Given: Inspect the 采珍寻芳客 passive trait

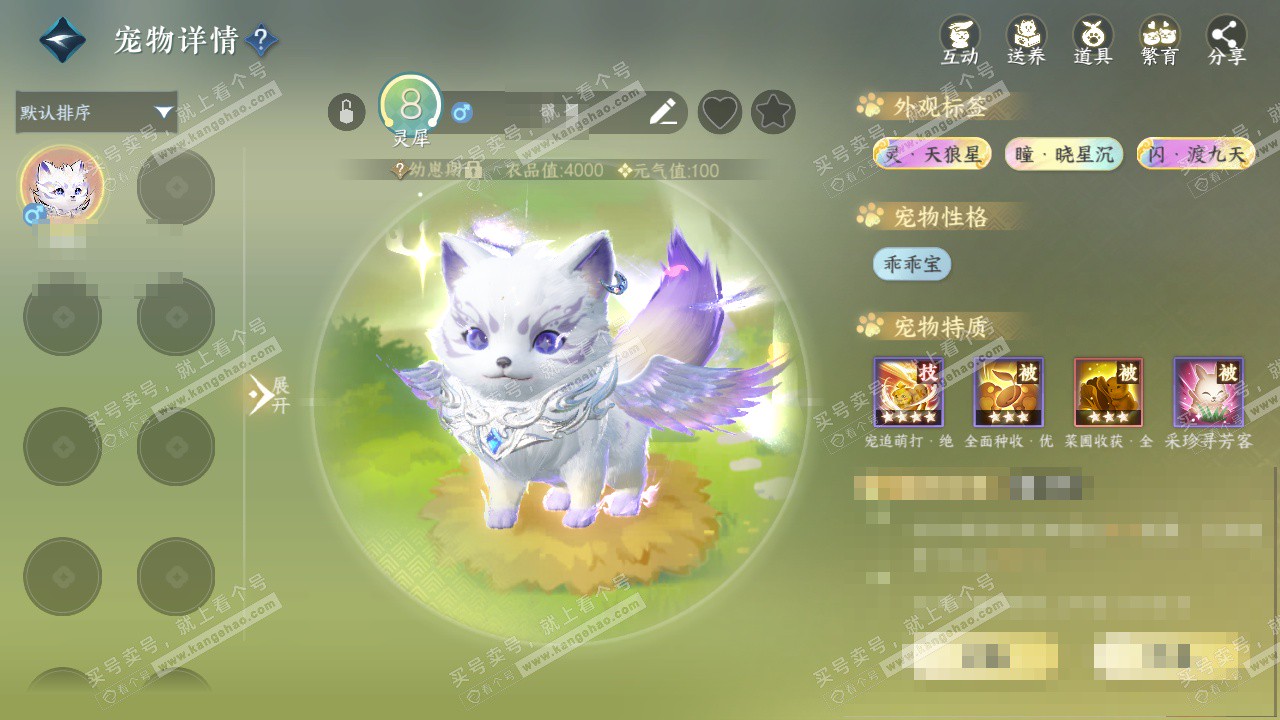Looking at the screenshot, I should (x=1208, y=392).
